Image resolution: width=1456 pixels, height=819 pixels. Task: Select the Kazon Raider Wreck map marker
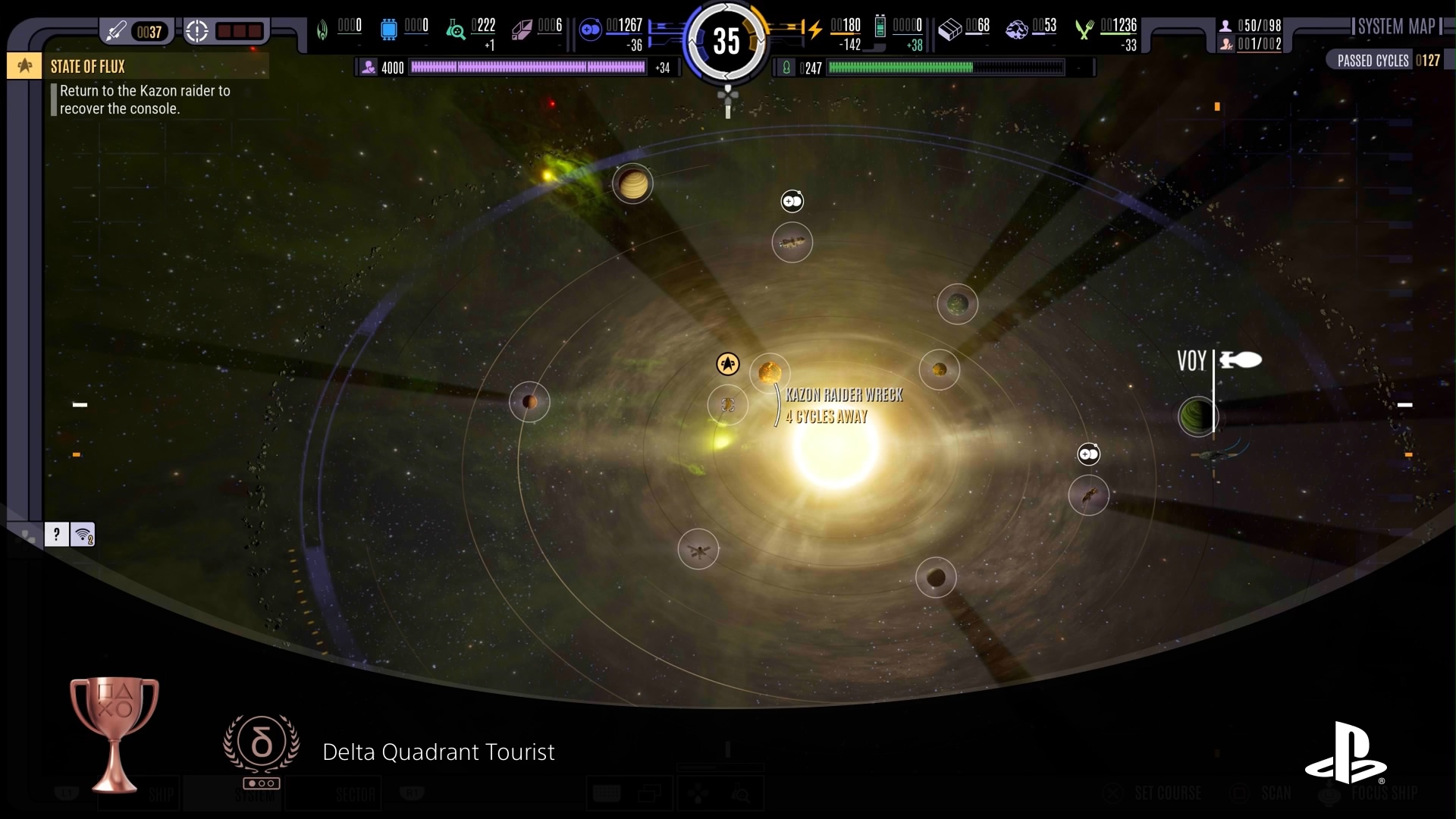[x=770, y=372]
